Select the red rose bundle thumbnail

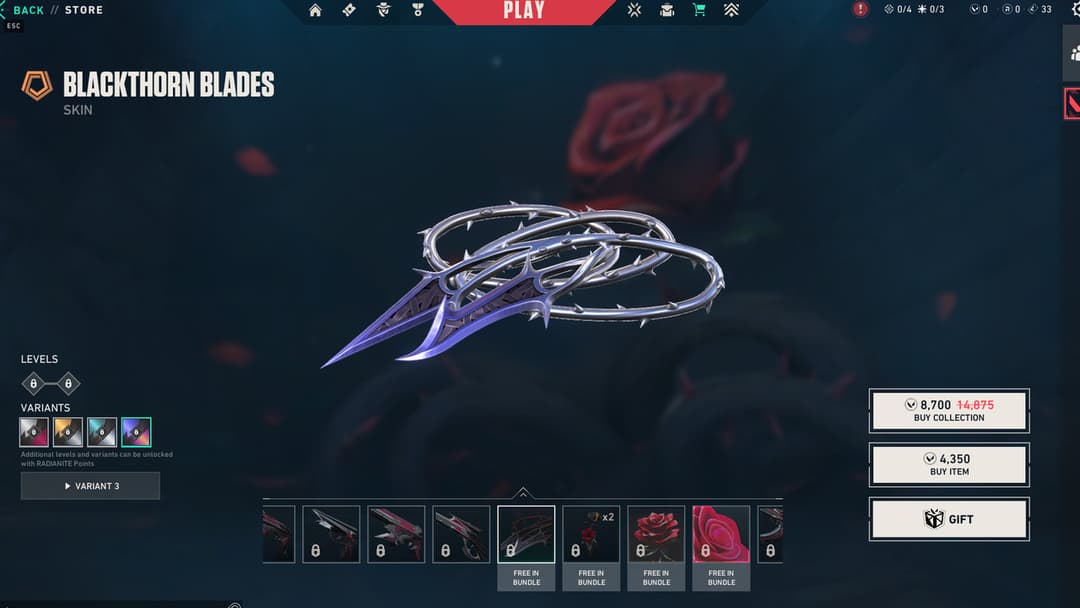[656, 534]
